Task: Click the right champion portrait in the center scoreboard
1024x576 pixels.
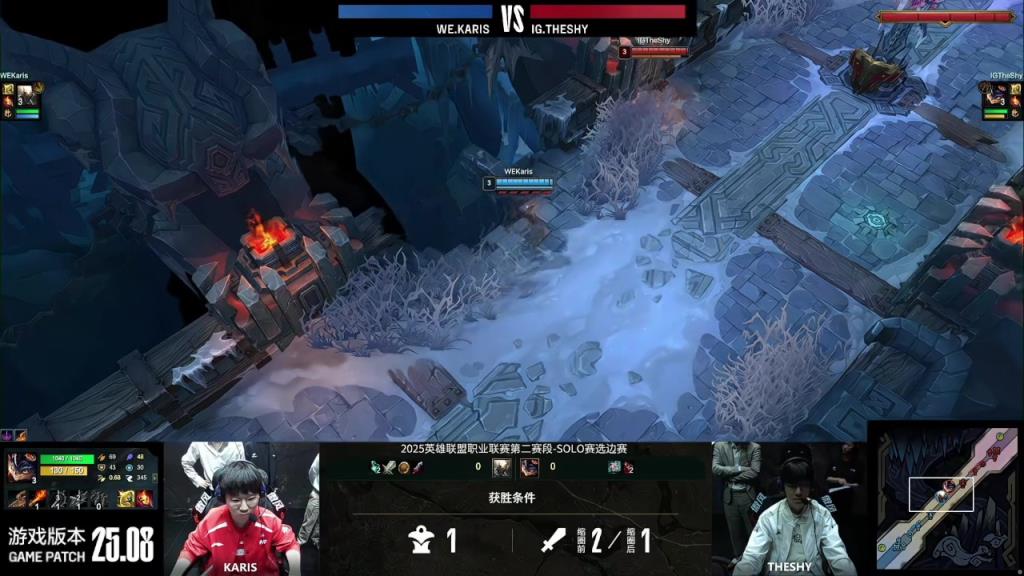Action: click(528, 467)
